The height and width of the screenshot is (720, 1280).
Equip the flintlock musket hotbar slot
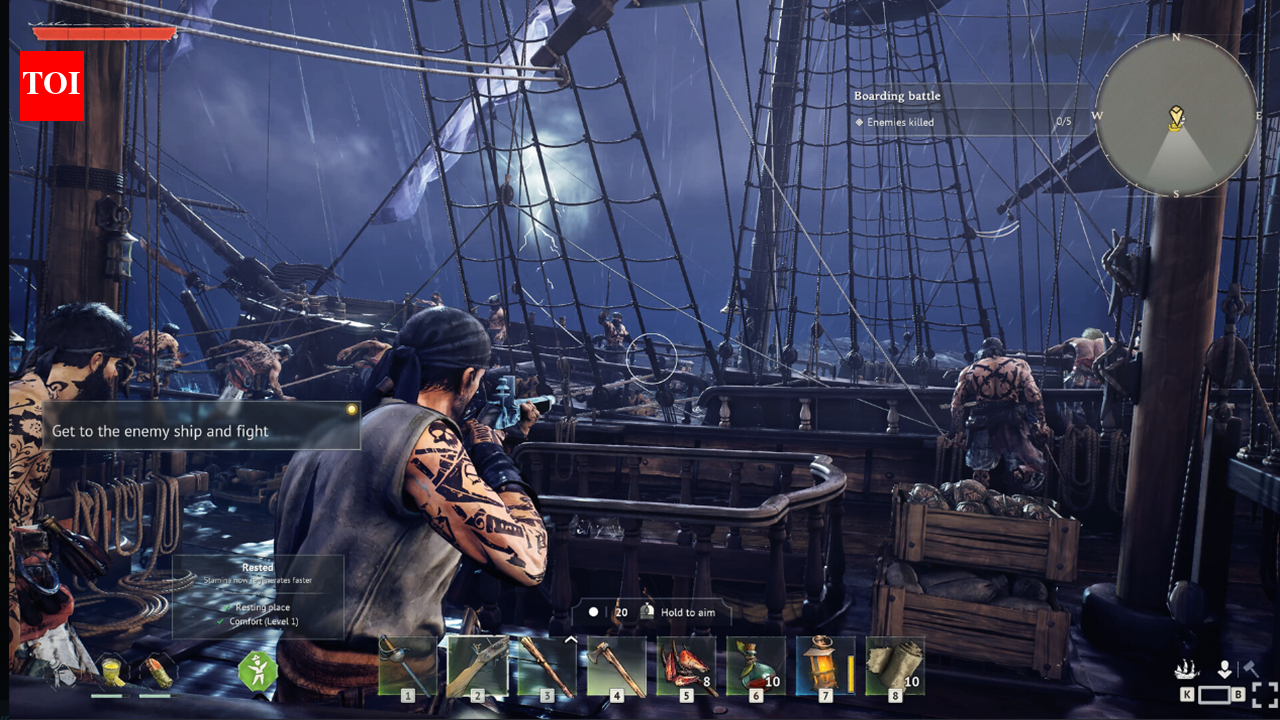[477, 665]
